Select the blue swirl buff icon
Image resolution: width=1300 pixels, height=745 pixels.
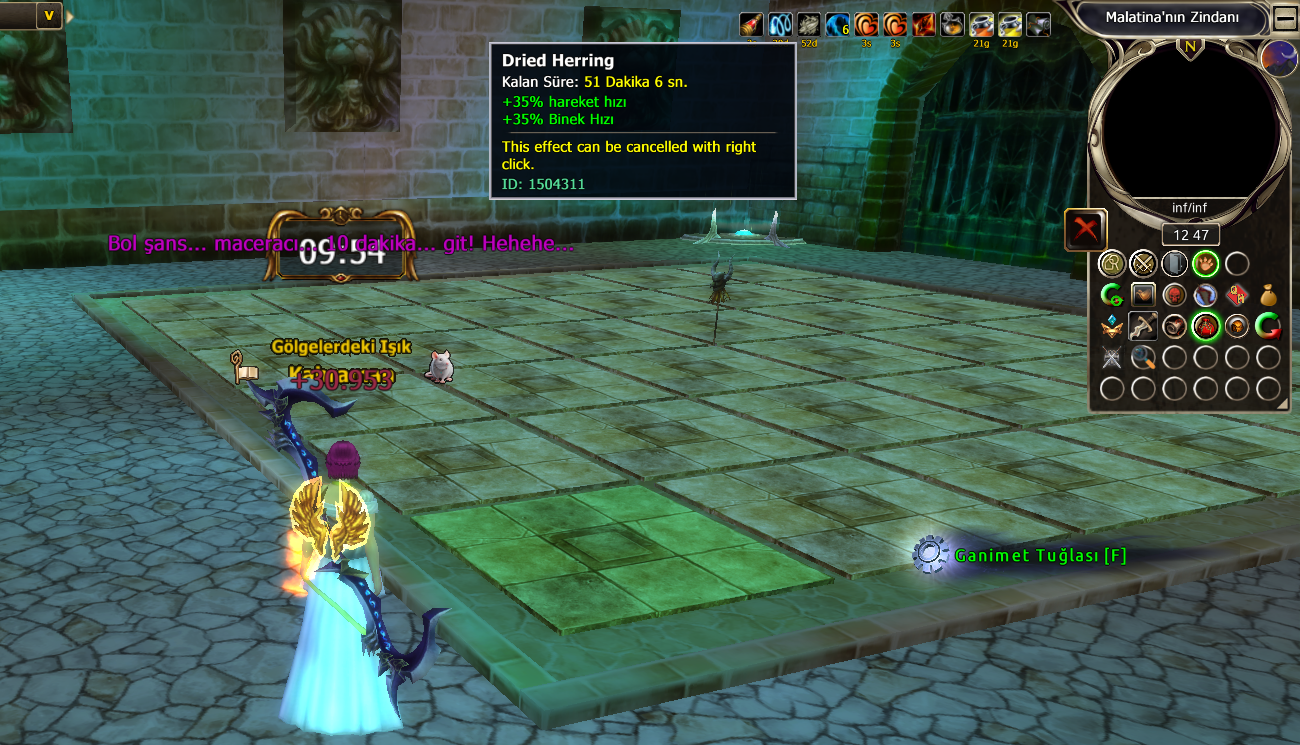pyautogui.click(x=780, y=25)
